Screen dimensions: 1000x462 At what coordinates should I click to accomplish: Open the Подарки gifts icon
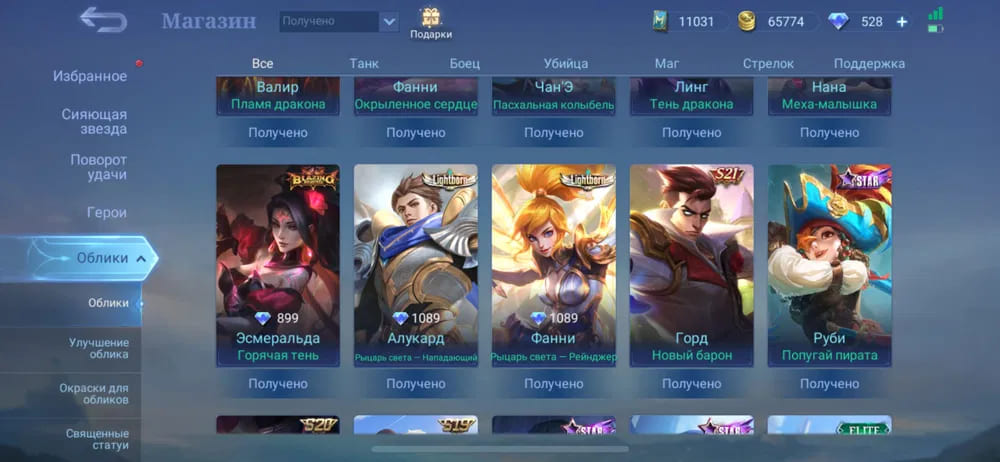431,23
